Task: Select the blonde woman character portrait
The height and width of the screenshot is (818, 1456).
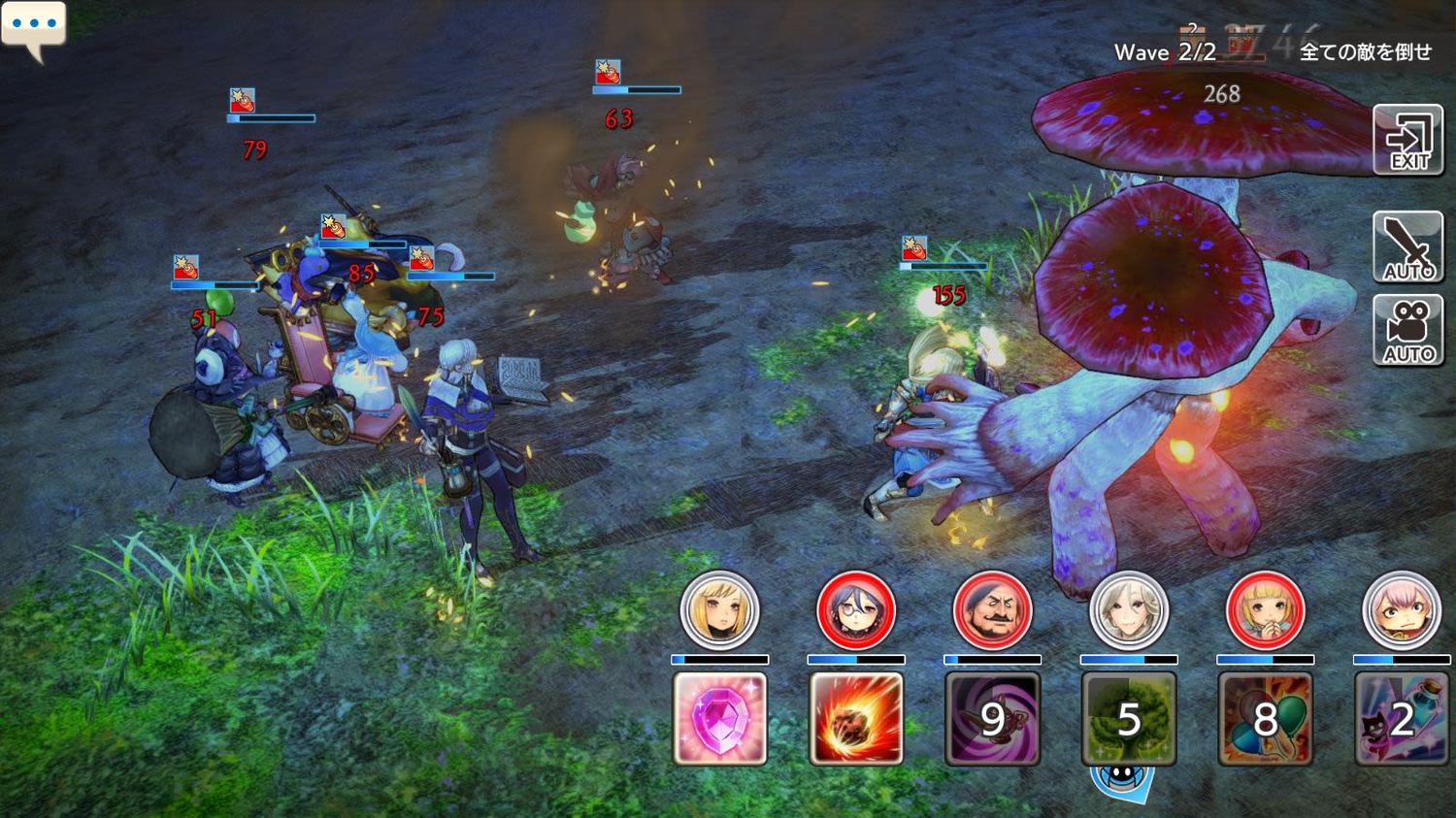Action: click(x=719, y=610)
